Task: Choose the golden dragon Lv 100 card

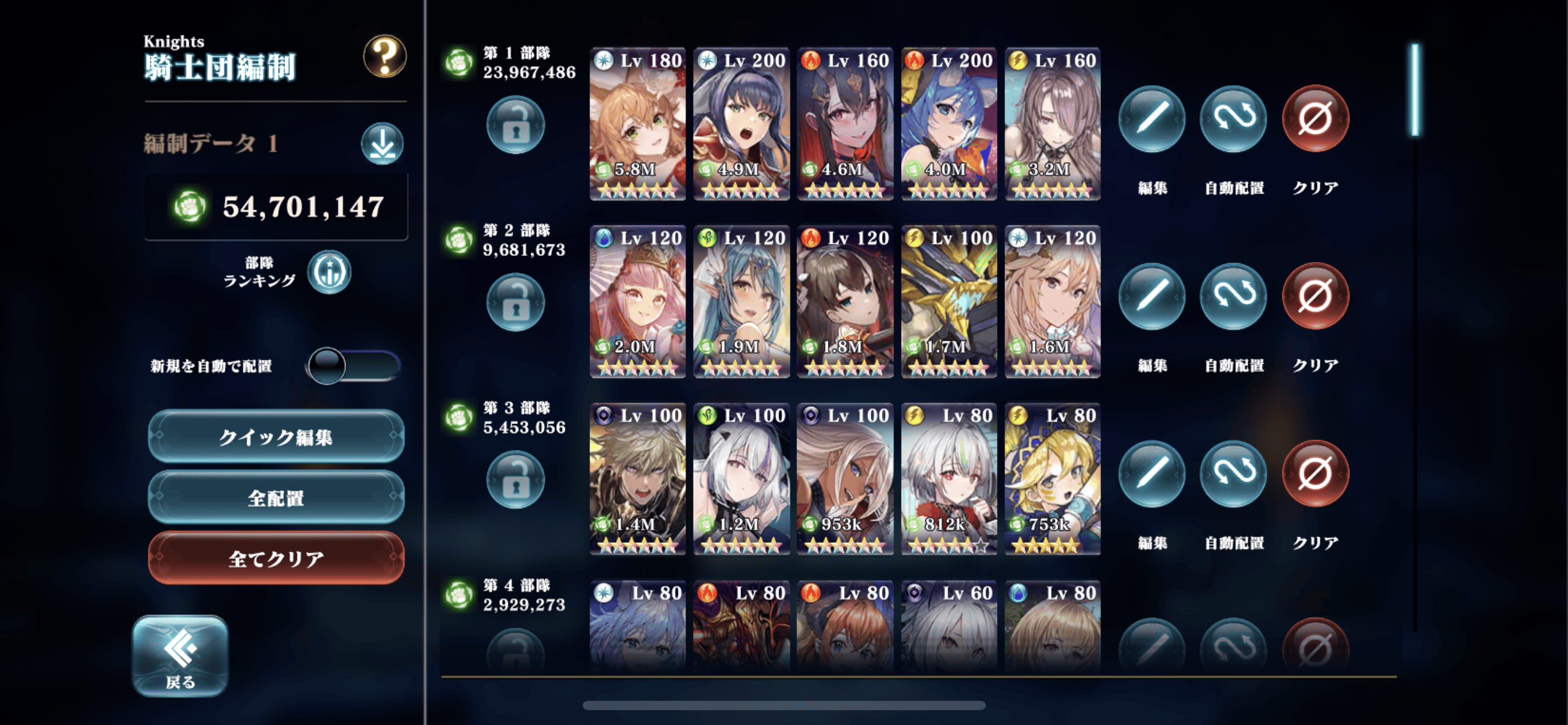Action: (949, 302)
